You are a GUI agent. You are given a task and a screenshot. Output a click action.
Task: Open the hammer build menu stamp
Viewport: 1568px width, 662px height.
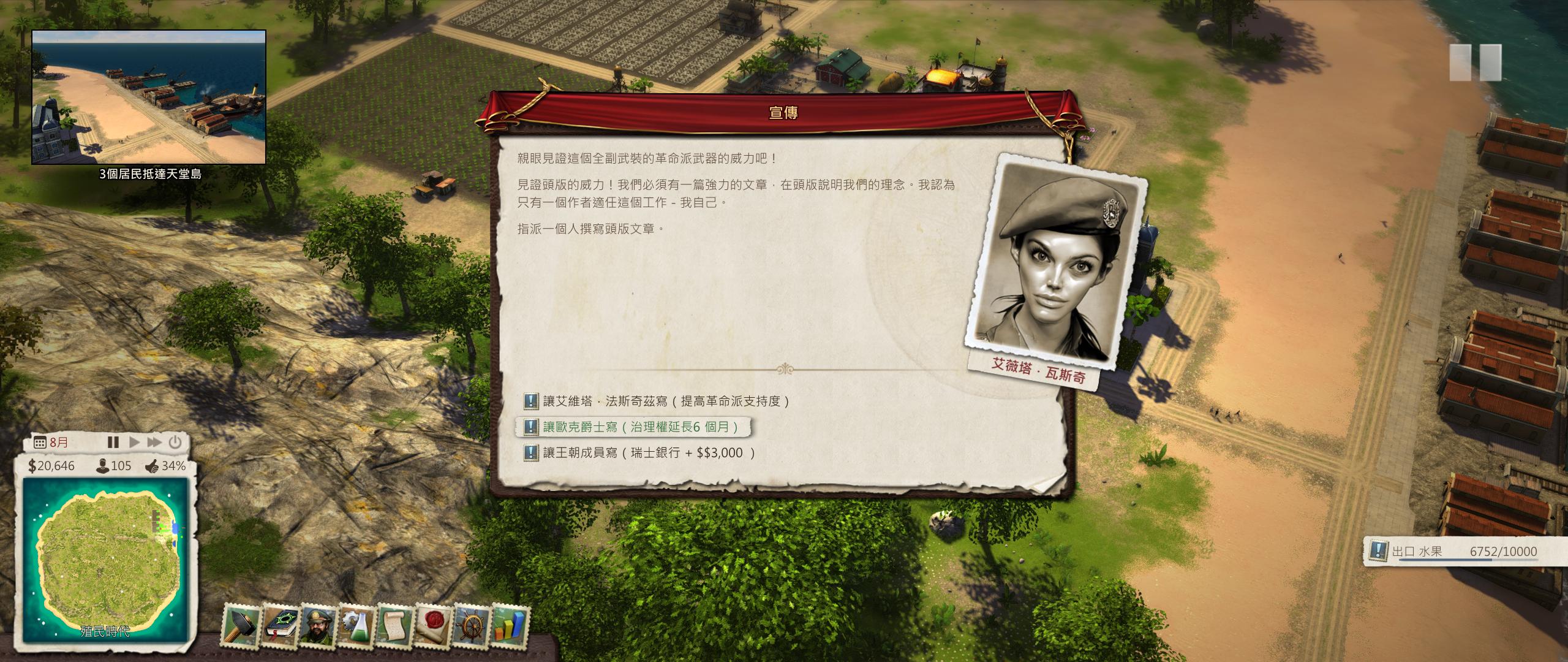point(242,624)
